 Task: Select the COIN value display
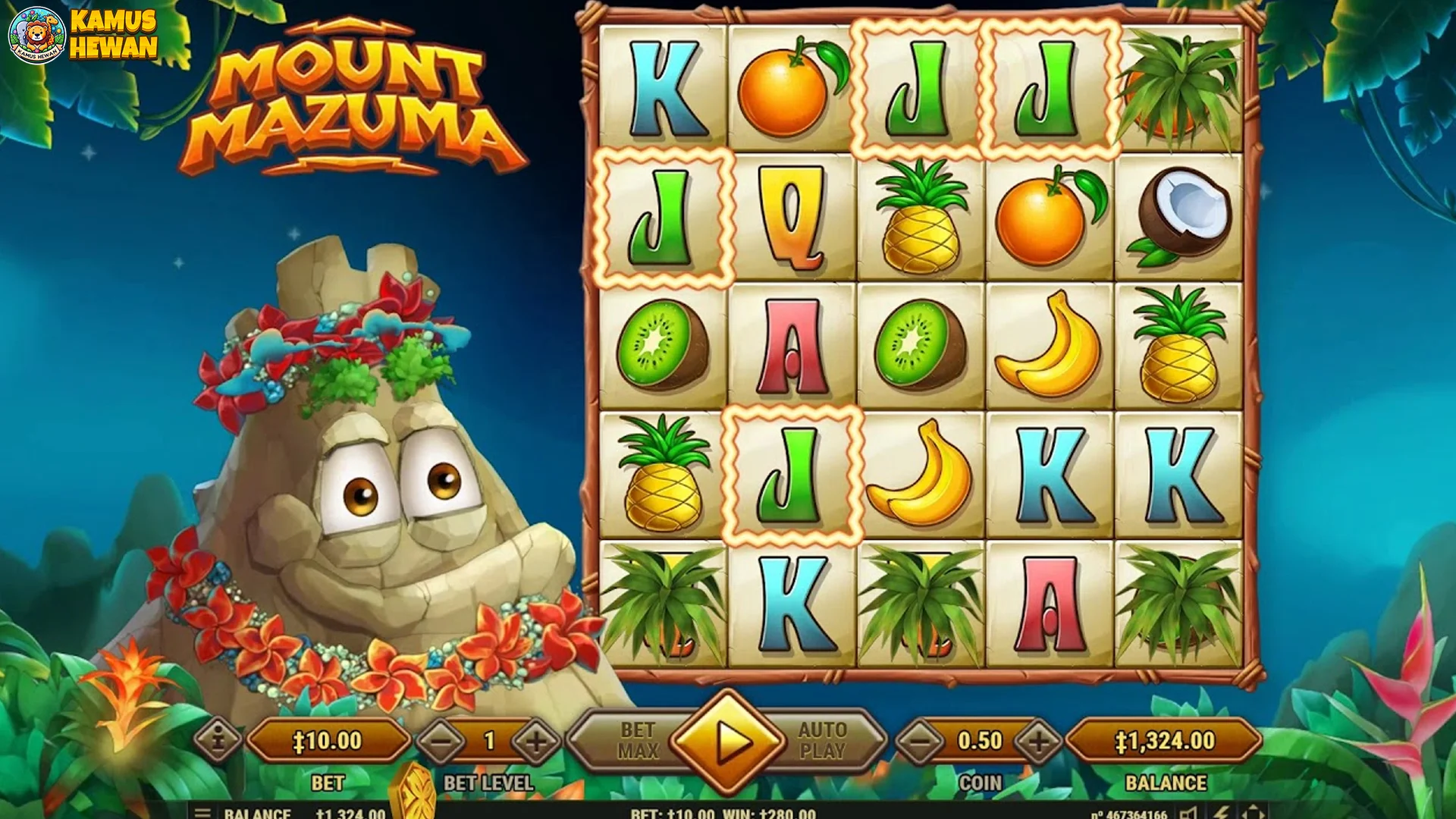click(x=979, y=739)
